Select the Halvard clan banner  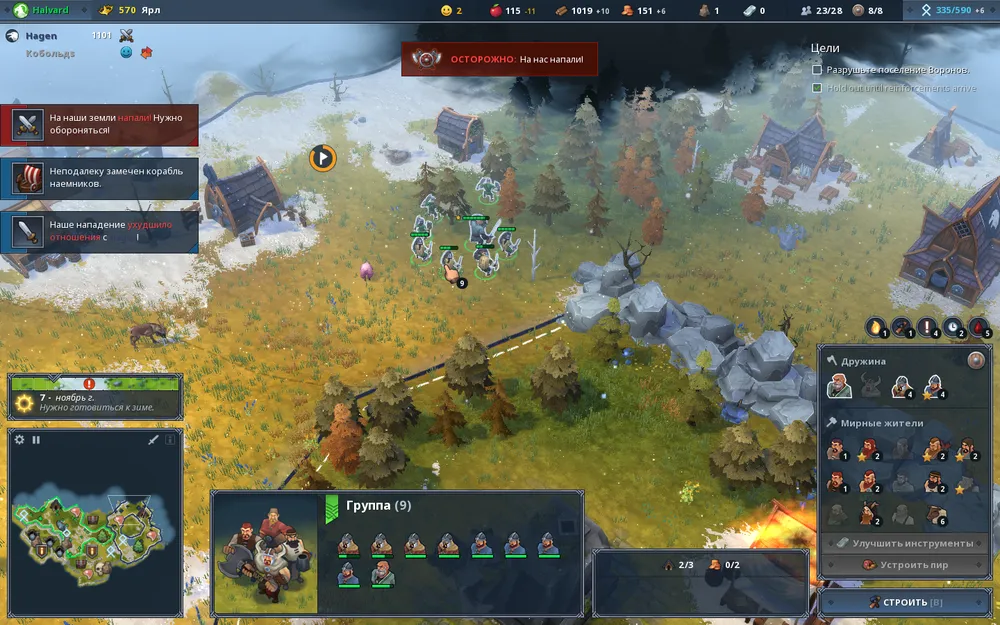[x=45, y=10]
